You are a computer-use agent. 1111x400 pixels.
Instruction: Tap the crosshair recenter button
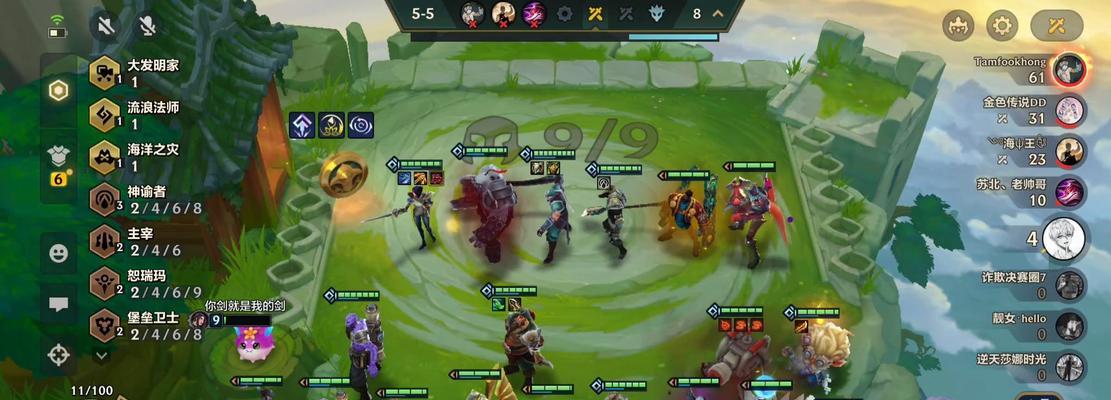pos(59,353)
